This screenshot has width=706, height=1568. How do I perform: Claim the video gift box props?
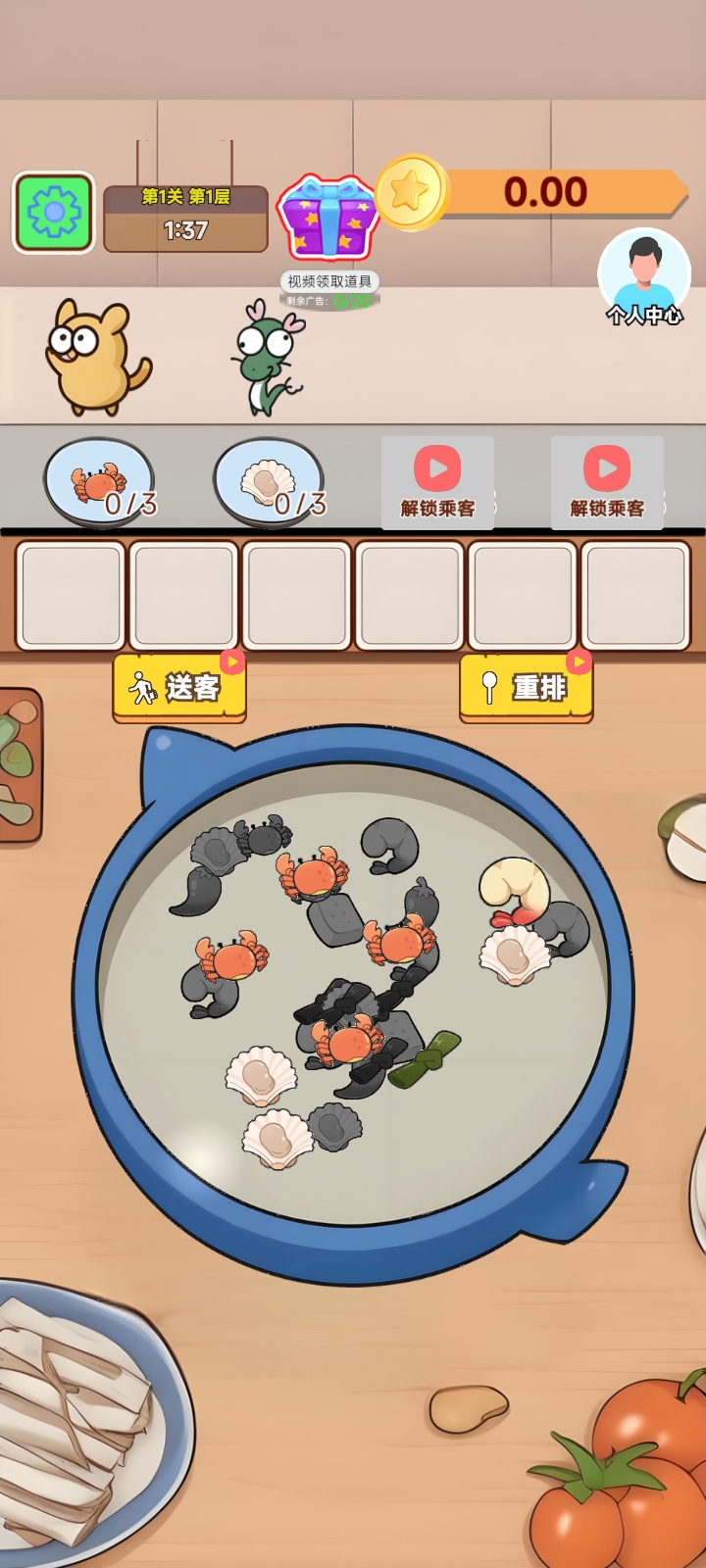(x=328, y=218)
